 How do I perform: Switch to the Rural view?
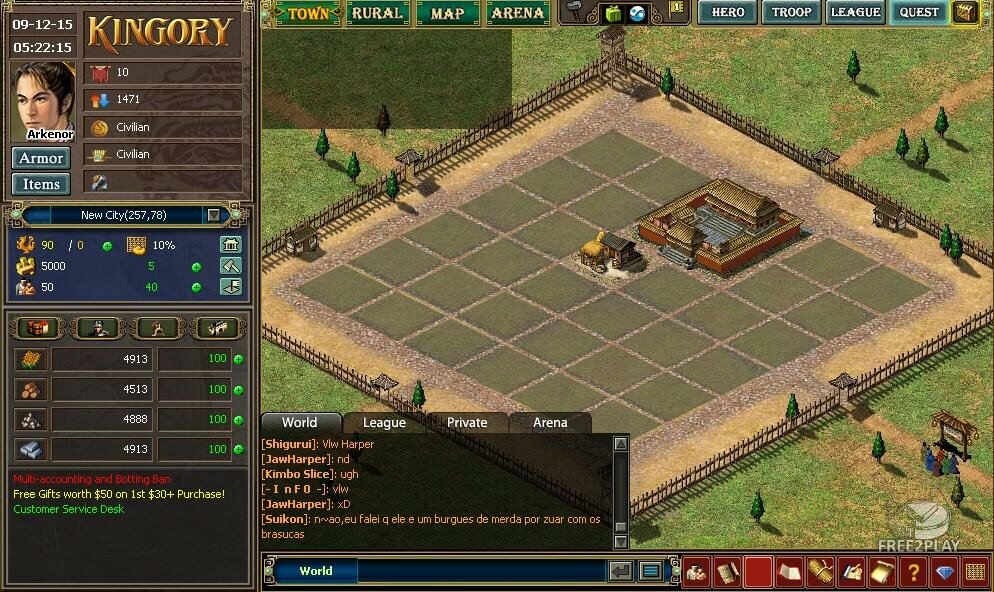click(x=376, y=13)
